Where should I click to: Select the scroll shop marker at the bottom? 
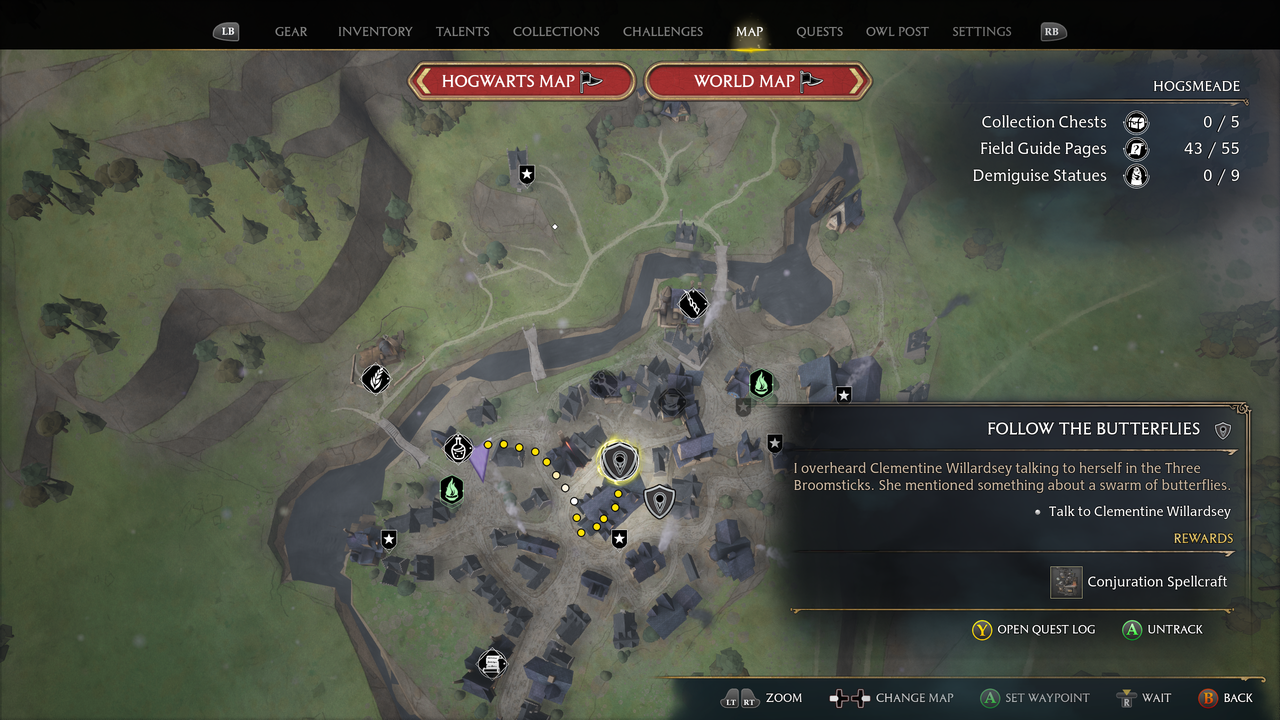click(x=492, y=663)
